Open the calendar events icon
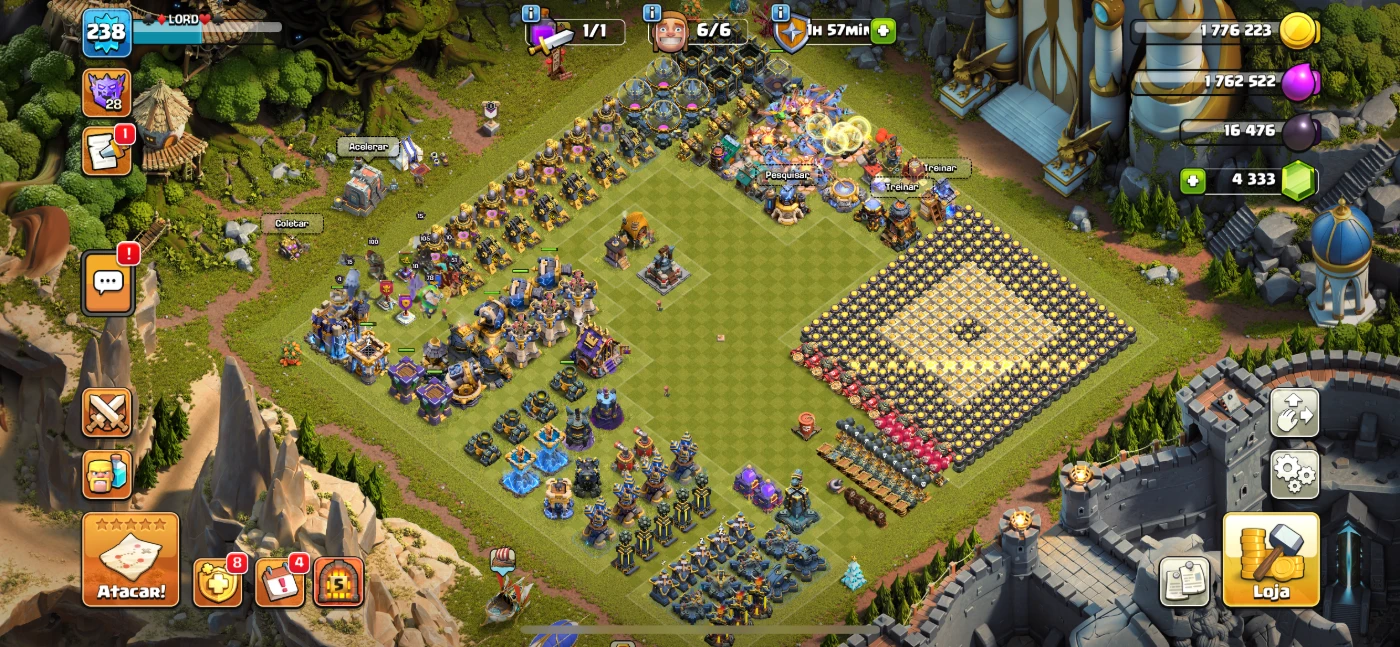This screenshot has width=1400, height=647. (279, 582)
